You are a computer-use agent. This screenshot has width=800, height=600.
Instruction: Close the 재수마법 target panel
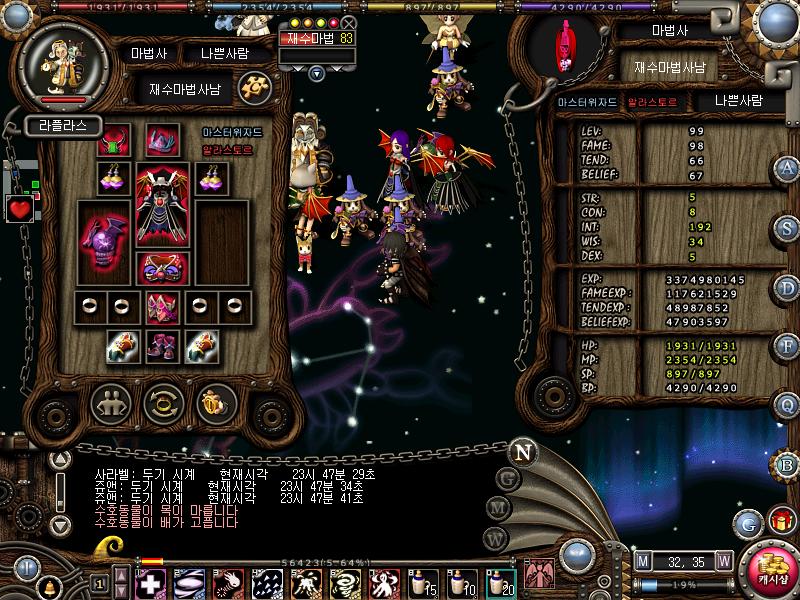348,22
